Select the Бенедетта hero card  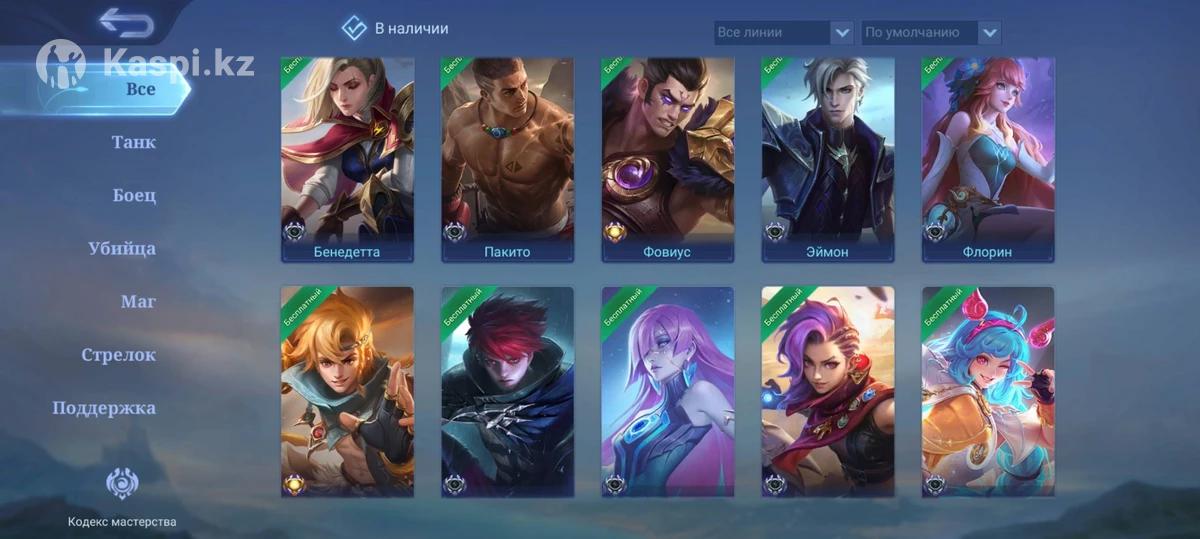347,159
